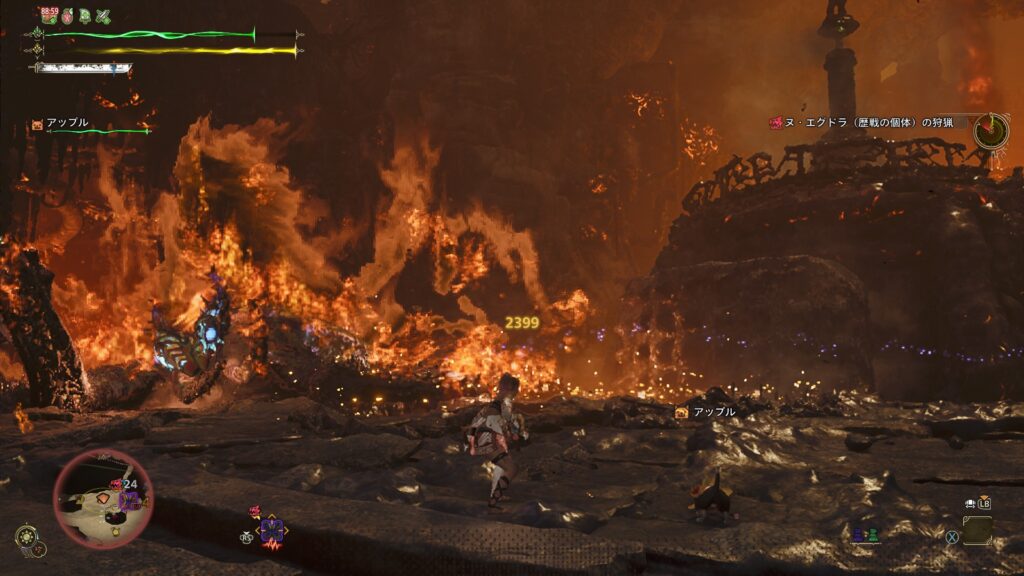Screen dimensions: 1024x576
Task: Open the circular minimap
Action: (102, 497)
